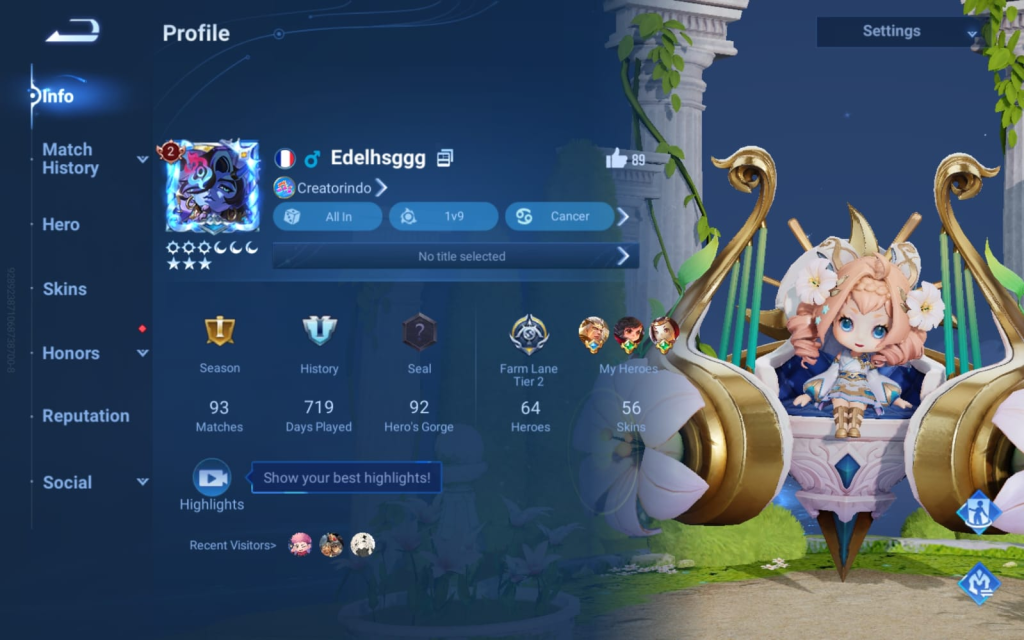The image size is (1024, 640).
Task: Go back using the top-left arrow
Action: coord(72,33)
